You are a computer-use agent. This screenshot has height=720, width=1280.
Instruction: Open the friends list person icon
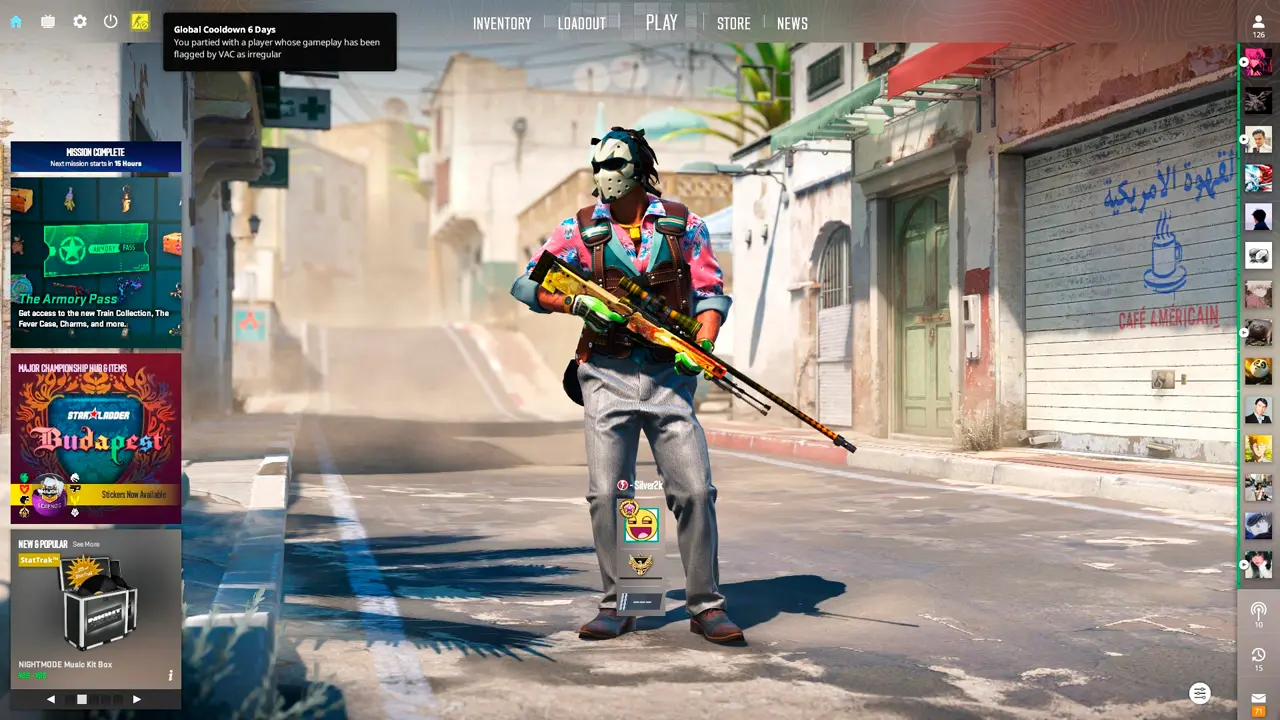(x=1258, y=22)
